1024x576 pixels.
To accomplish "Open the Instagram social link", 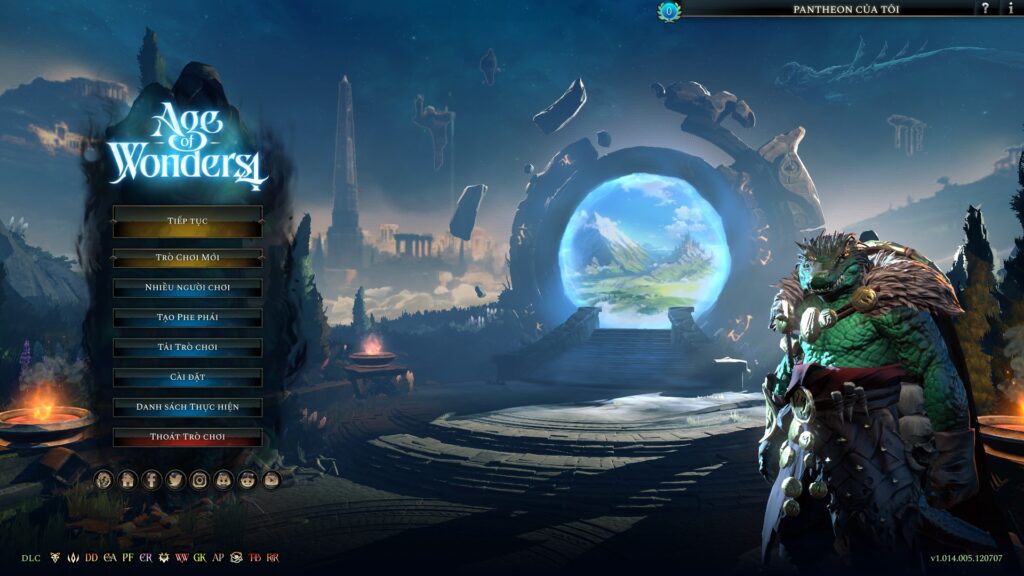I will coord(199,480).
